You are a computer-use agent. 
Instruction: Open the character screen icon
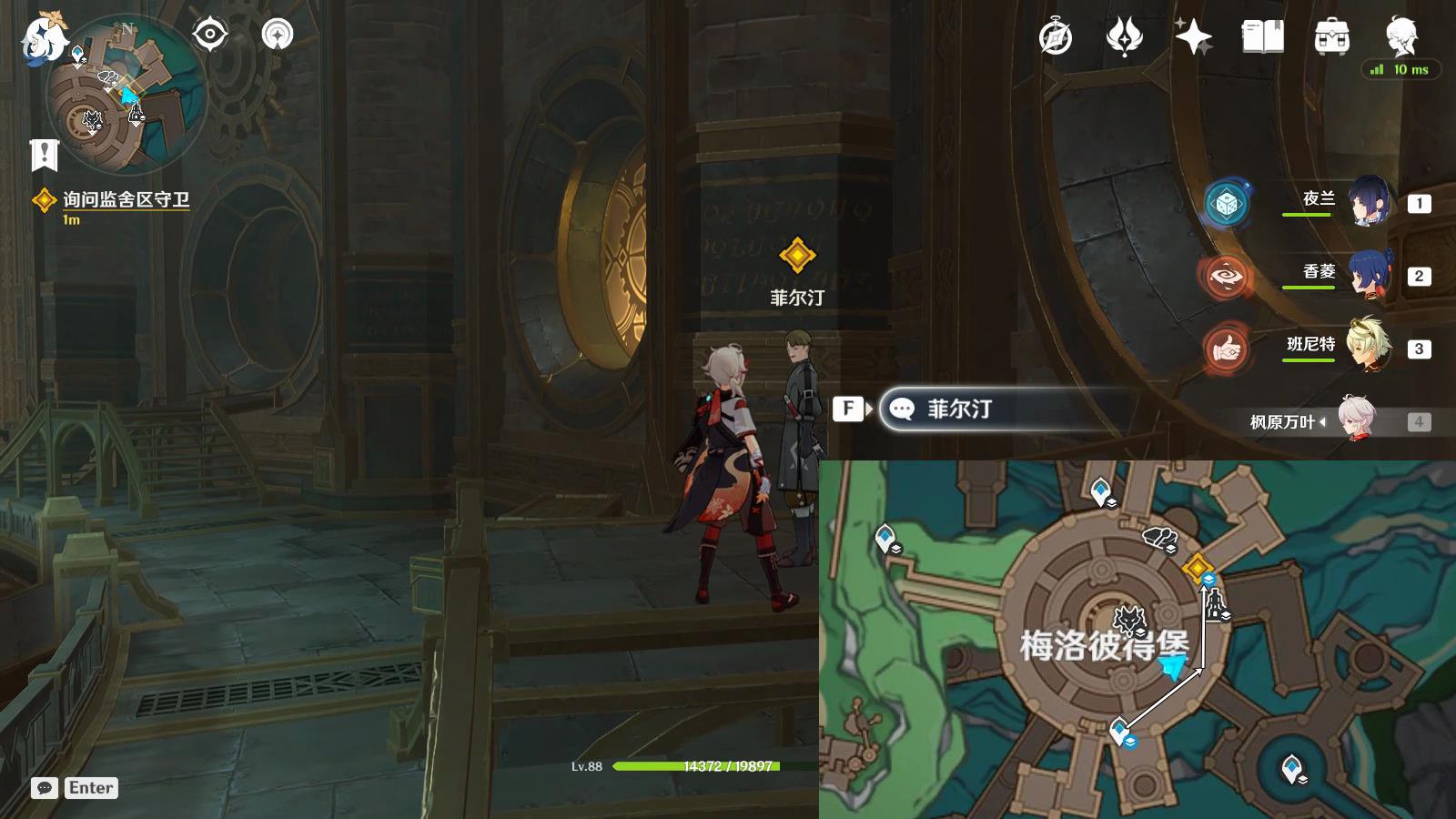[x=1400, y=36]
